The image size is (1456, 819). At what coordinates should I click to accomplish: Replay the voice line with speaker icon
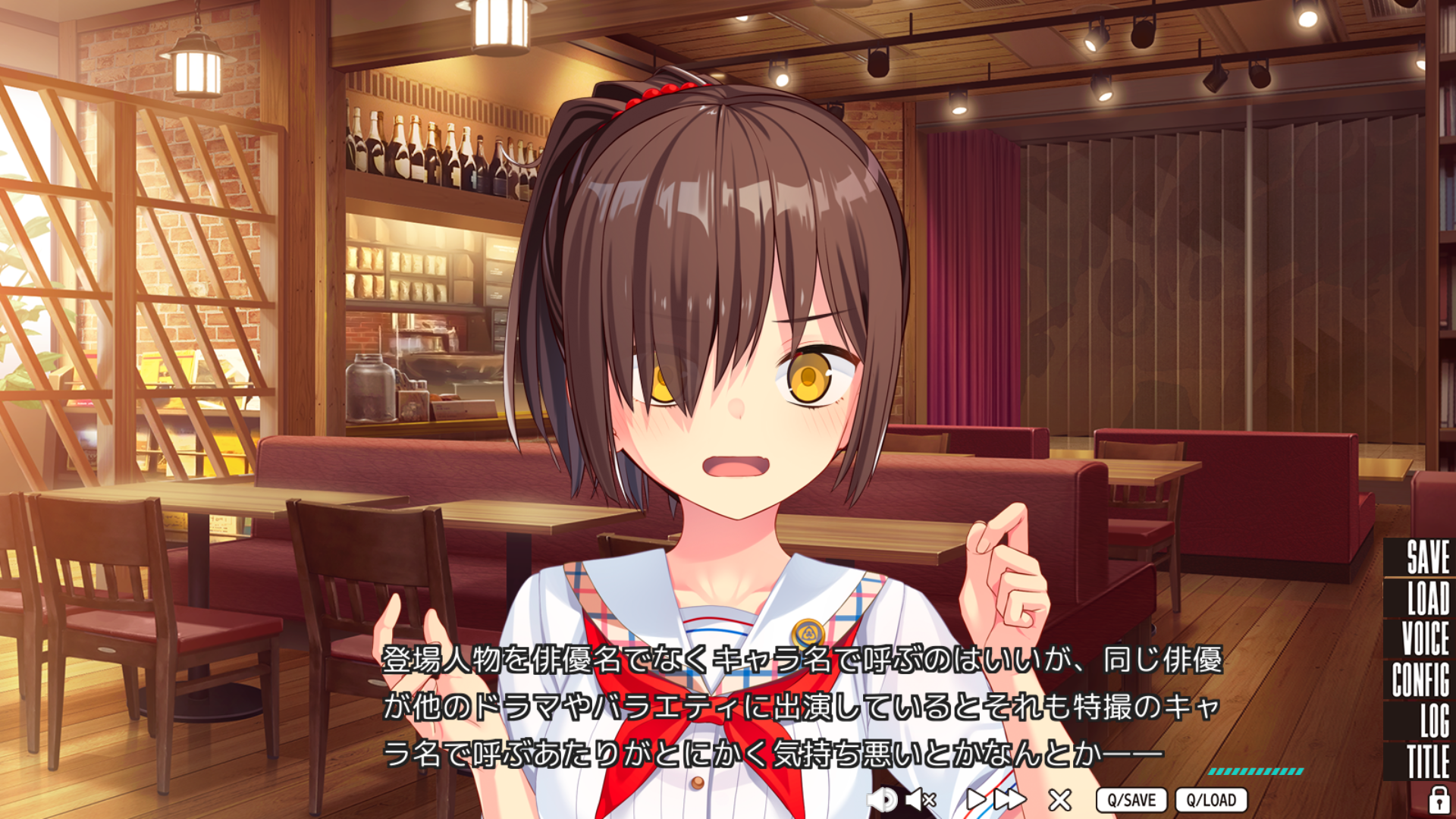[x=883, y=799]
